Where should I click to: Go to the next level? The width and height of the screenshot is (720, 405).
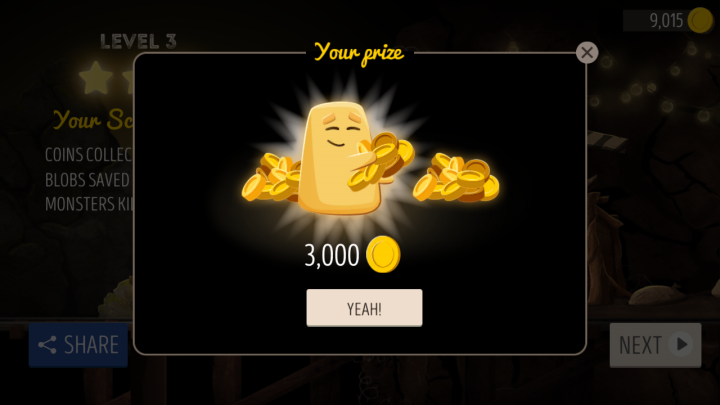tap(655, 345)
